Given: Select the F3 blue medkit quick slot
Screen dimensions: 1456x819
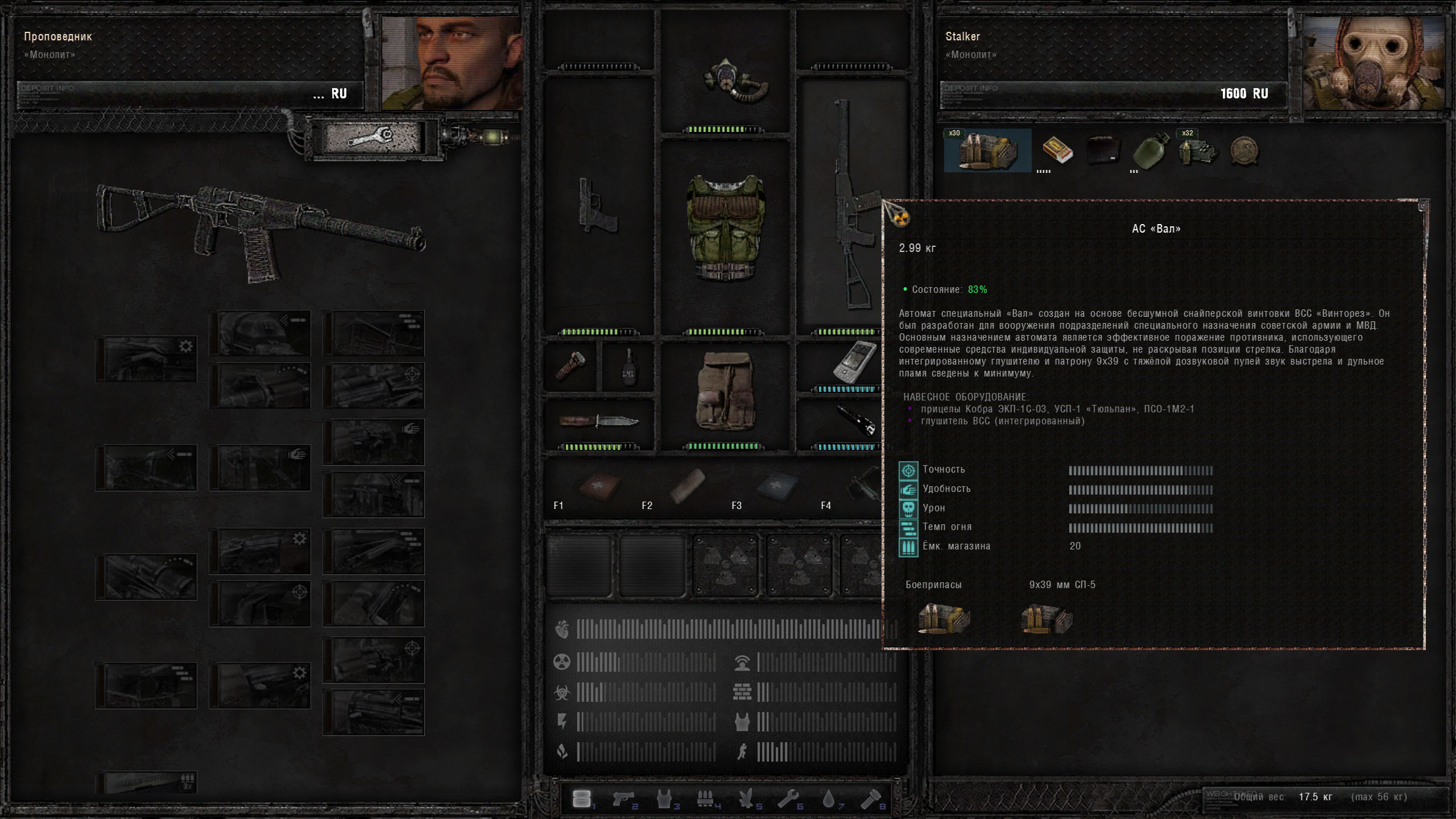Looking at the screenshot, I should click(x=777, y=487).
